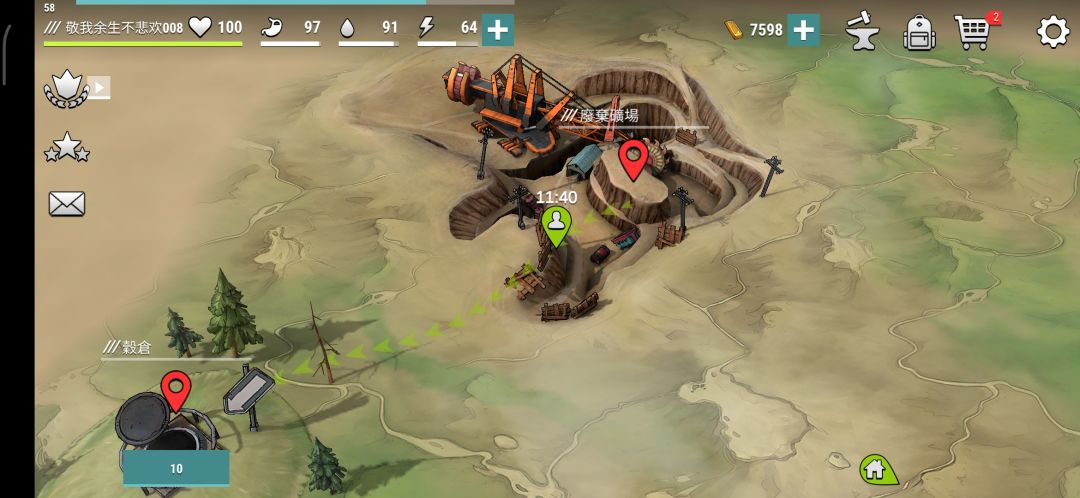Open the backpack inventory
This screenshot has height=498, width=1080.
click(917, 32)
